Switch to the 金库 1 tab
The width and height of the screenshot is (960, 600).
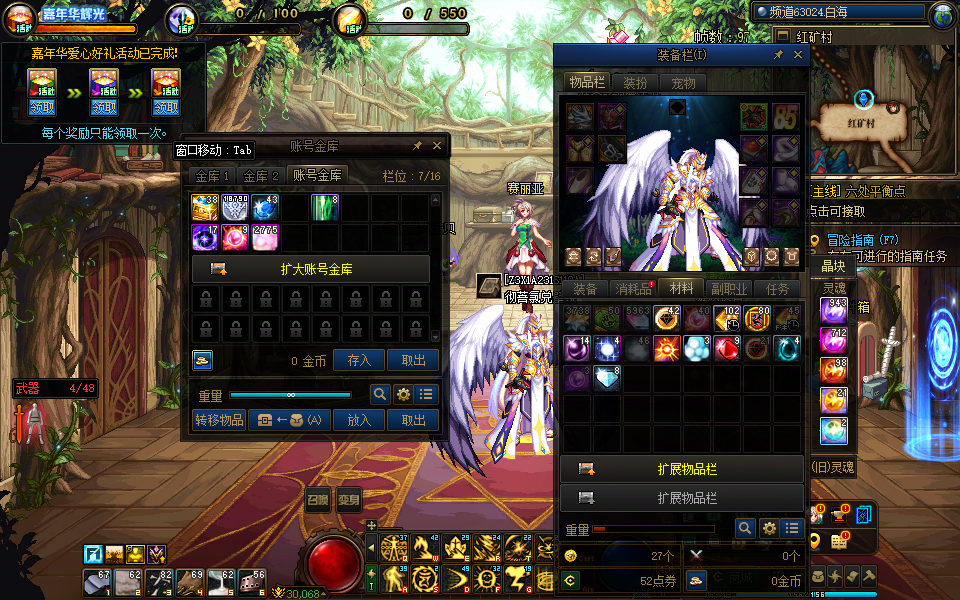pyautogui.click(x=212, y=176)
